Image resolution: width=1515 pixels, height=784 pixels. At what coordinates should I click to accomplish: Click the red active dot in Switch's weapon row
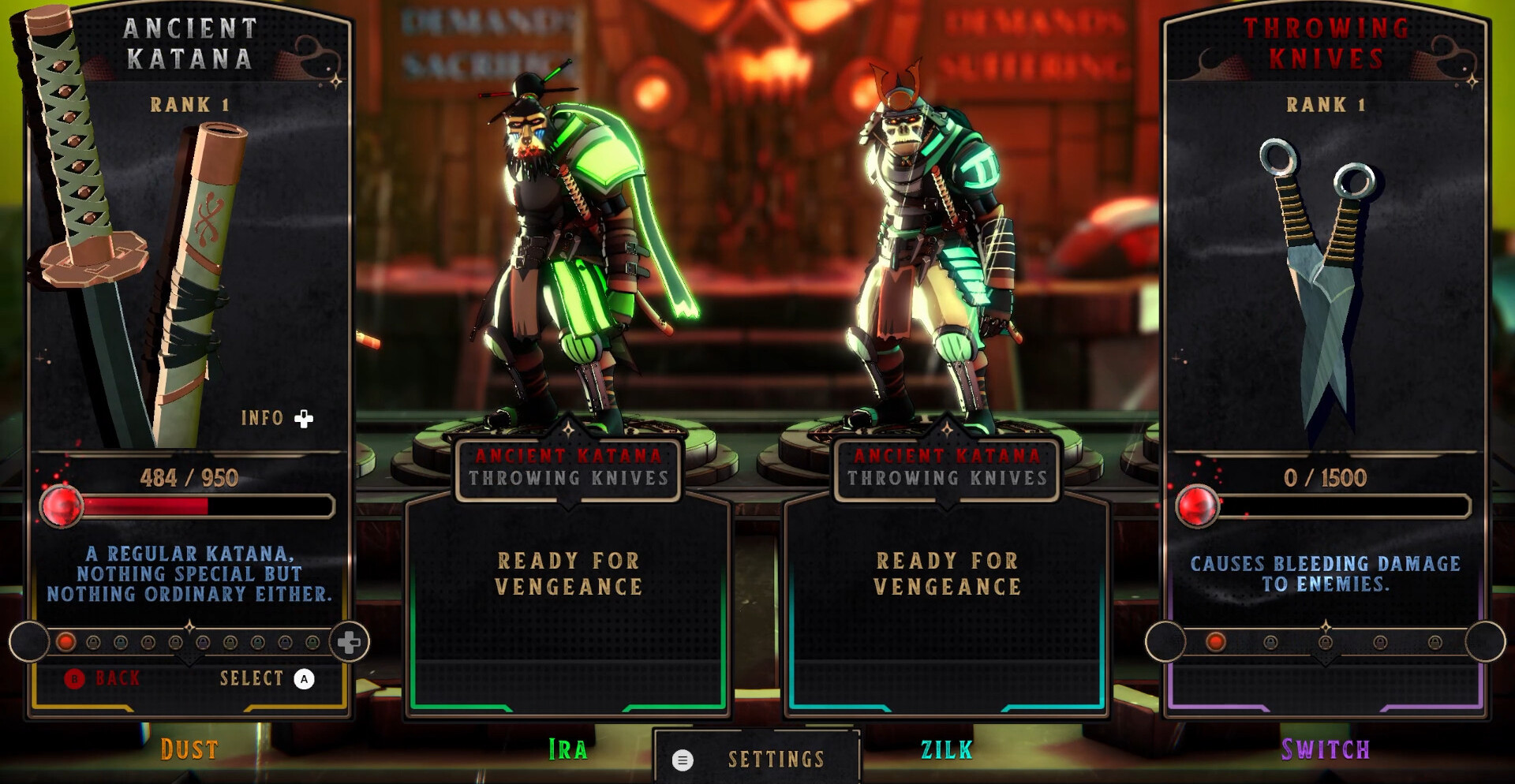pyautogui.click(x=1215, y=642)
